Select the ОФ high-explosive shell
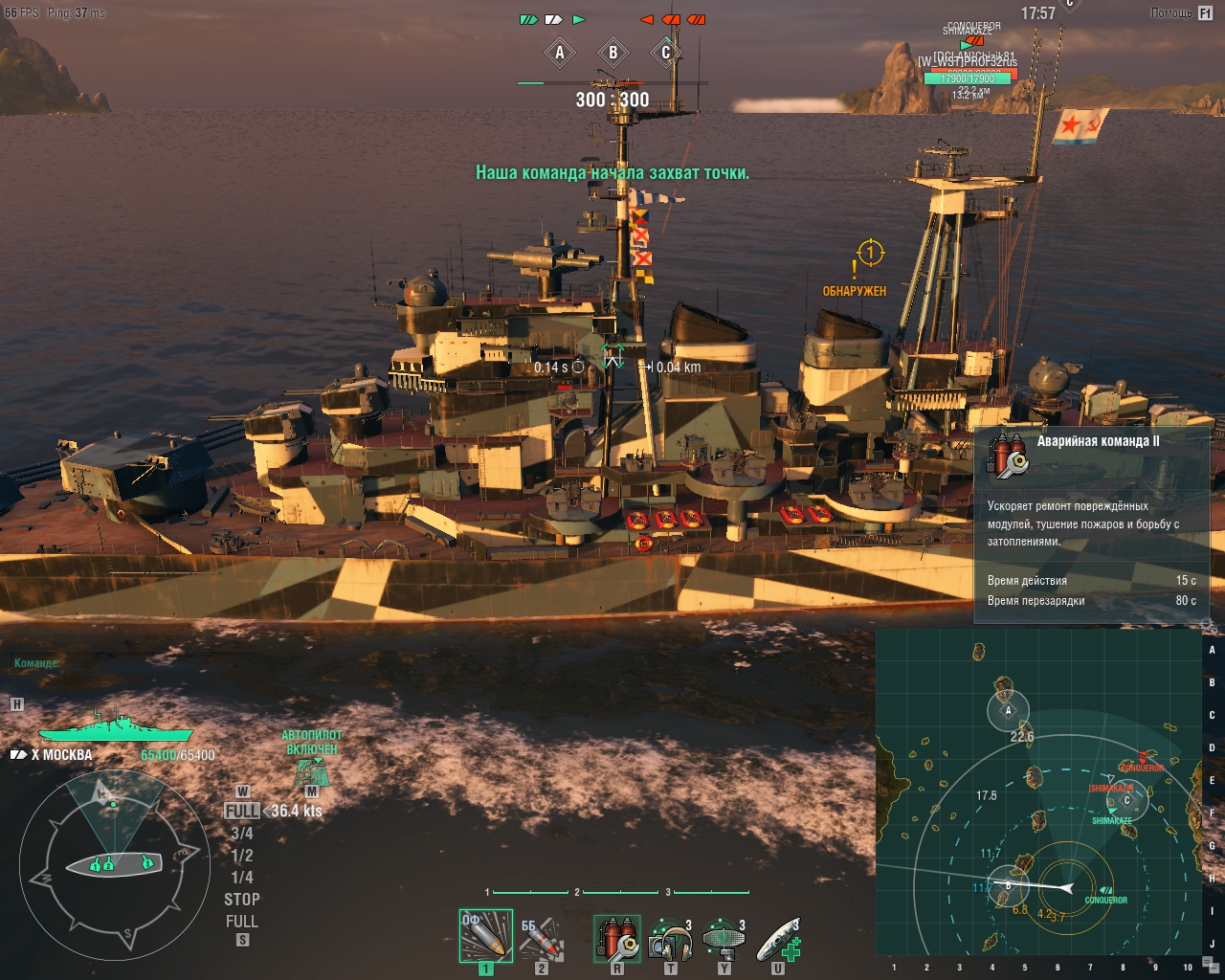 486,936
